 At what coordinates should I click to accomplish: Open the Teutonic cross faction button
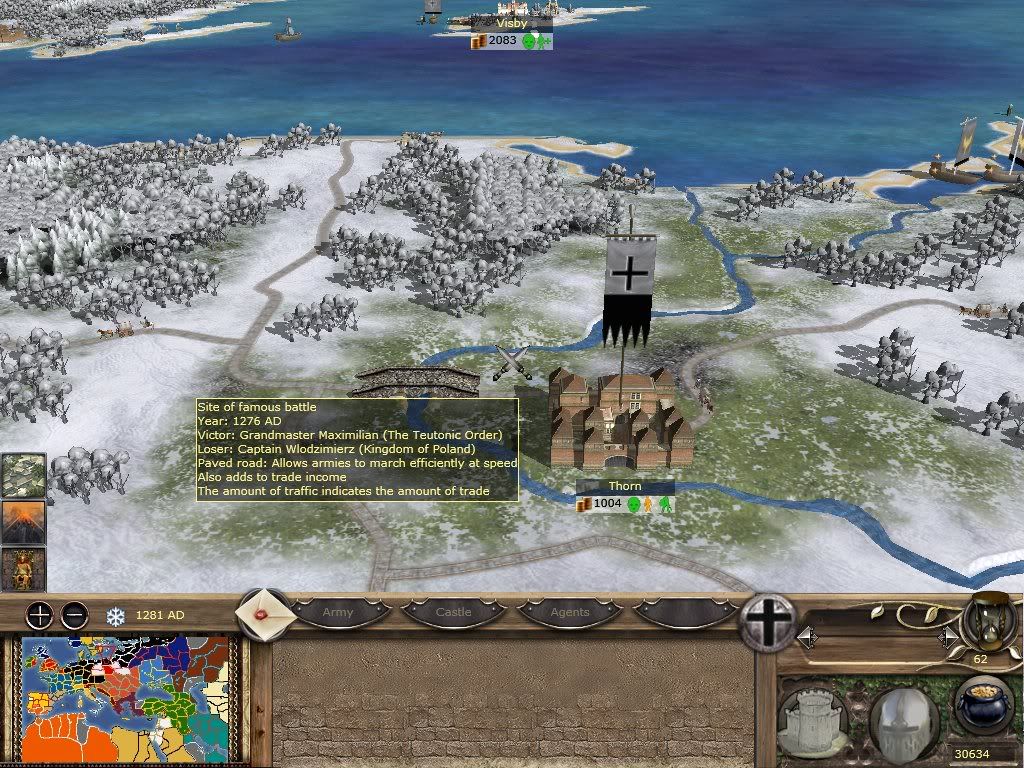(x=768, y=622)
